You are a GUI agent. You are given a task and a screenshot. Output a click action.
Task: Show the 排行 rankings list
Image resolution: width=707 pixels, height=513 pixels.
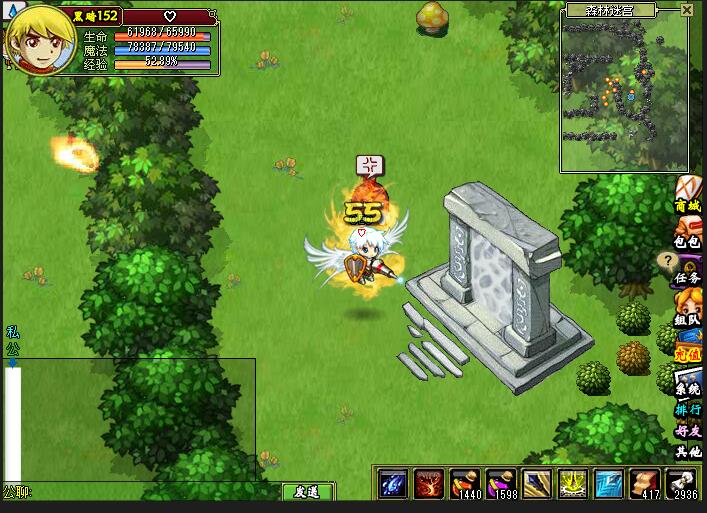pos(688,410)
